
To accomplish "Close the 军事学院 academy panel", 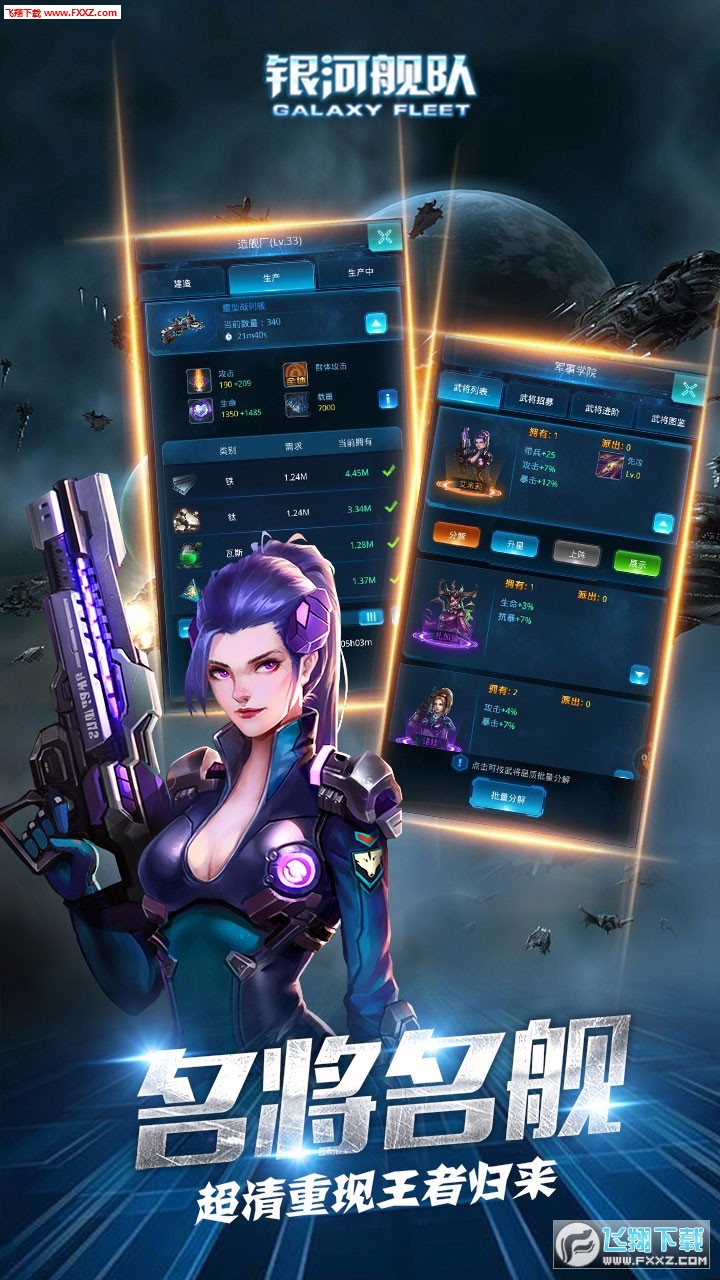I will pyautogui.click(x=688, y=388).
